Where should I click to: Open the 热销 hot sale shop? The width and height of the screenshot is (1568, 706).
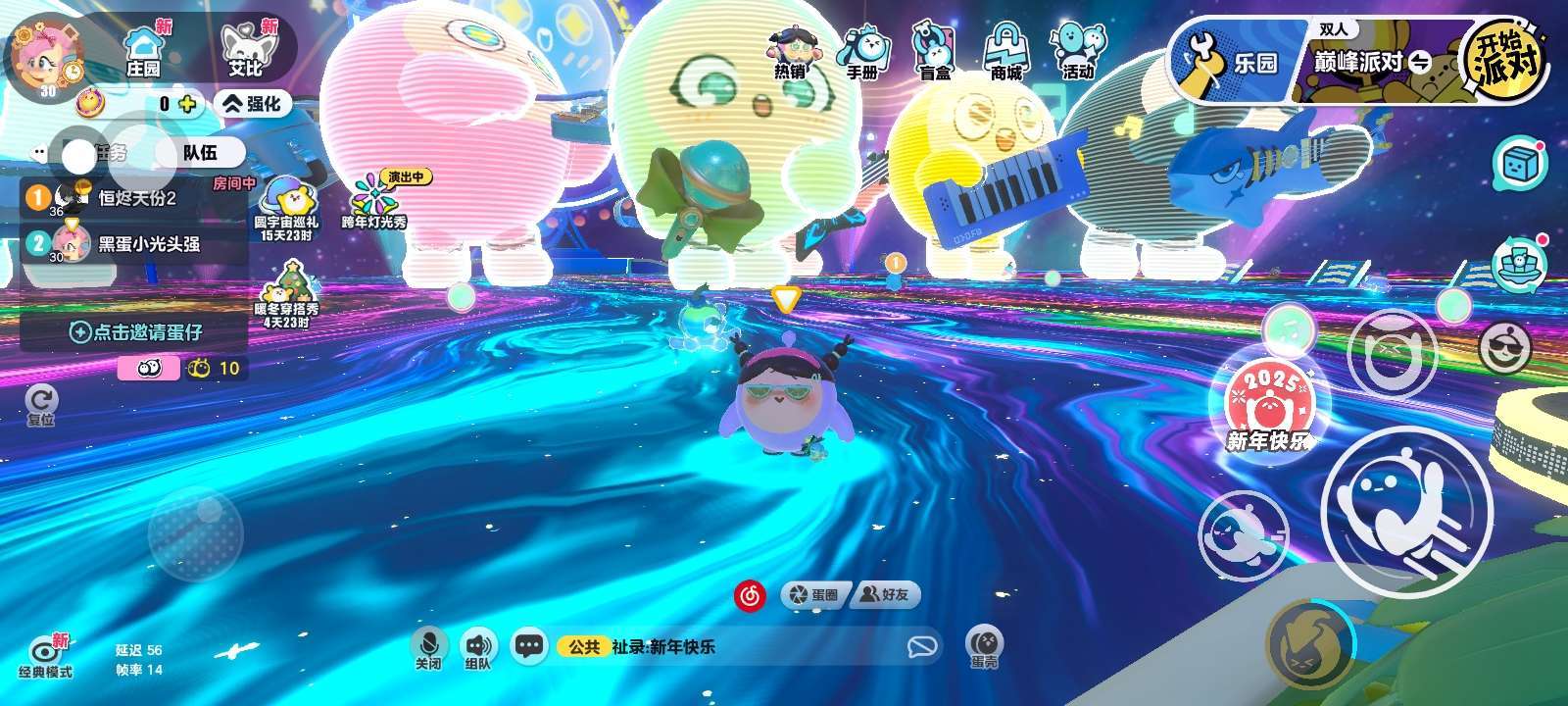[x=790, y=53]
